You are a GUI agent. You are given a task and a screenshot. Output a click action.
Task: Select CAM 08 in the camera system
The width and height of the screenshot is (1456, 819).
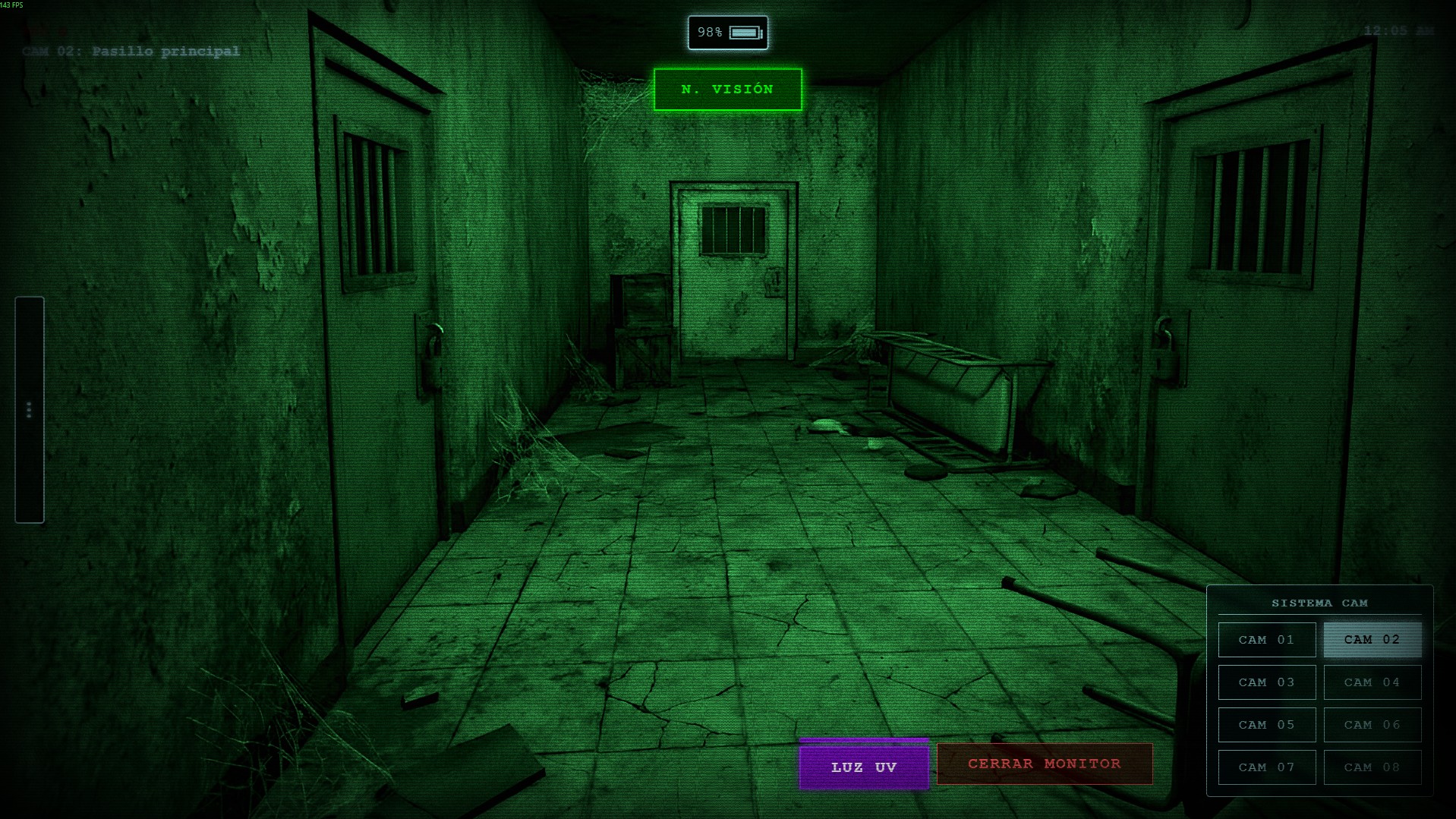1372,767
